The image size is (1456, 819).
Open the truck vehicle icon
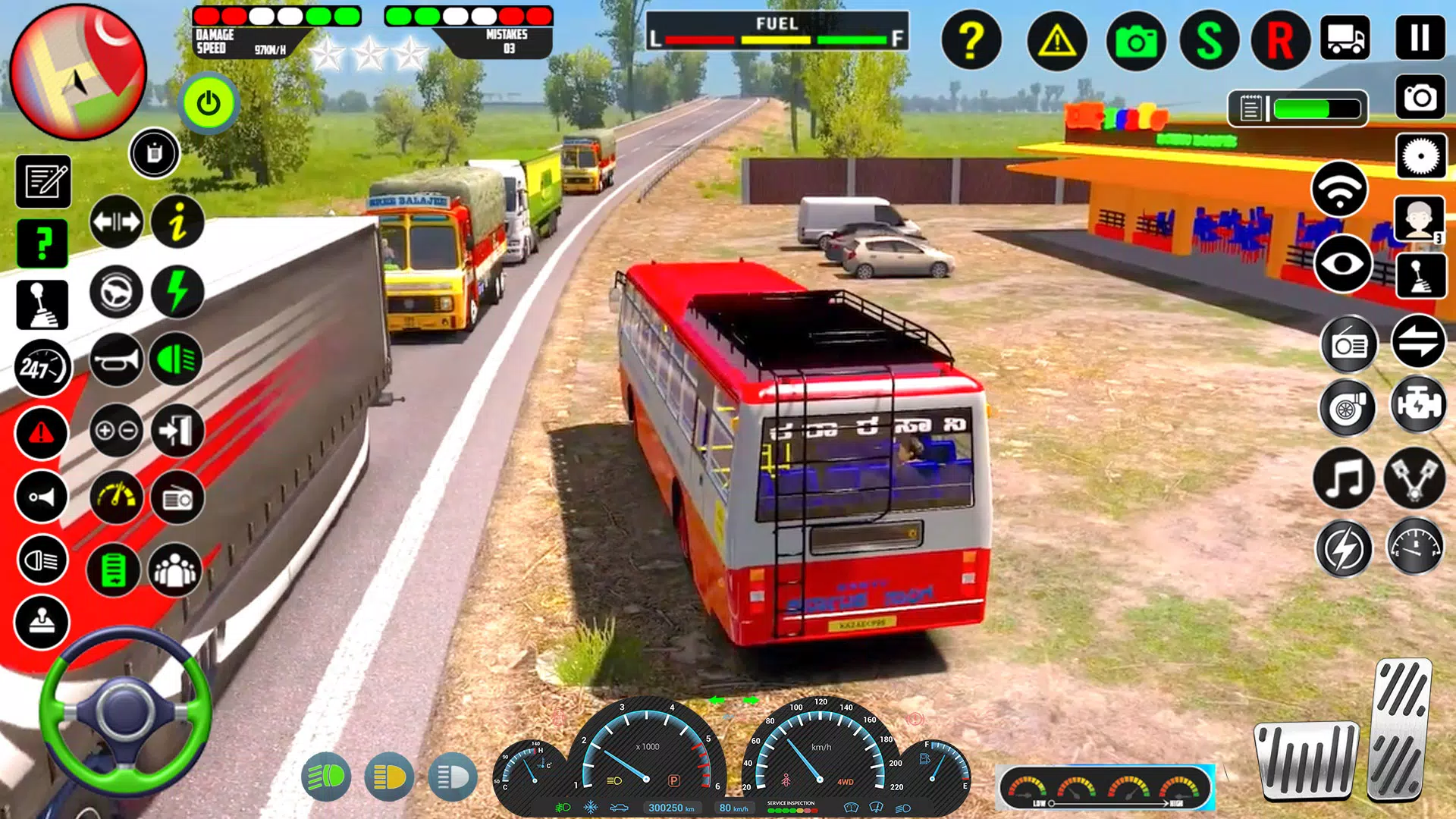click(x=1345, y=38)
